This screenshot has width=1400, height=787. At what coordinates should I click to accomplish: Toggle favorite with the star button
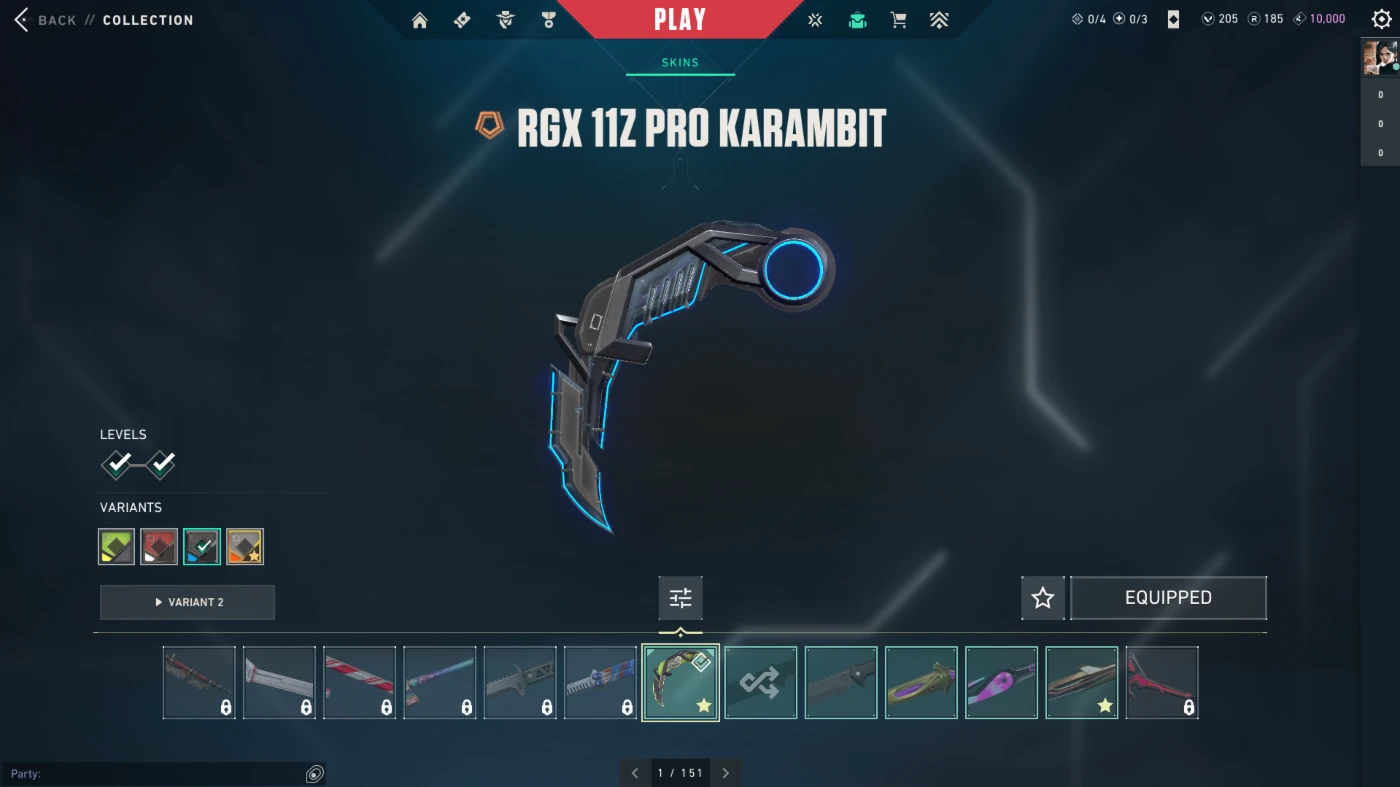(x=1042, y=598)
